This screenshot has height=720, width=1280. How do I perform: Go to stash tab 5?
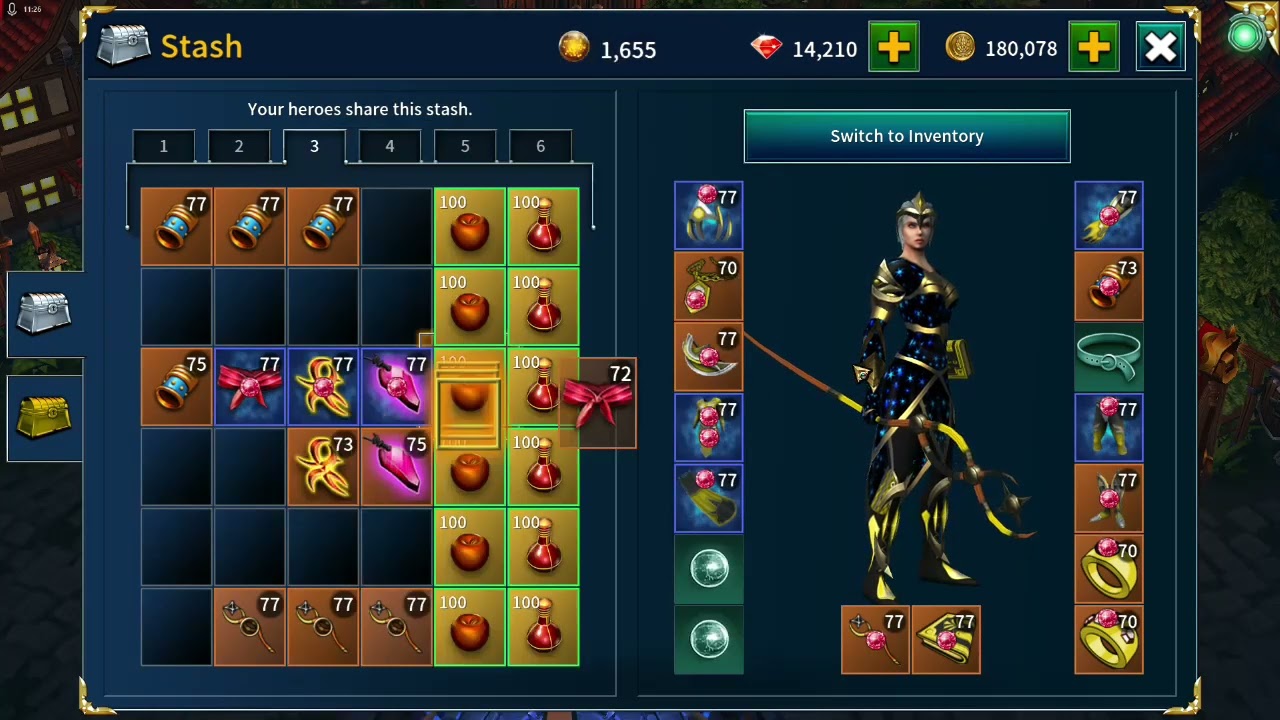point(465,147)
